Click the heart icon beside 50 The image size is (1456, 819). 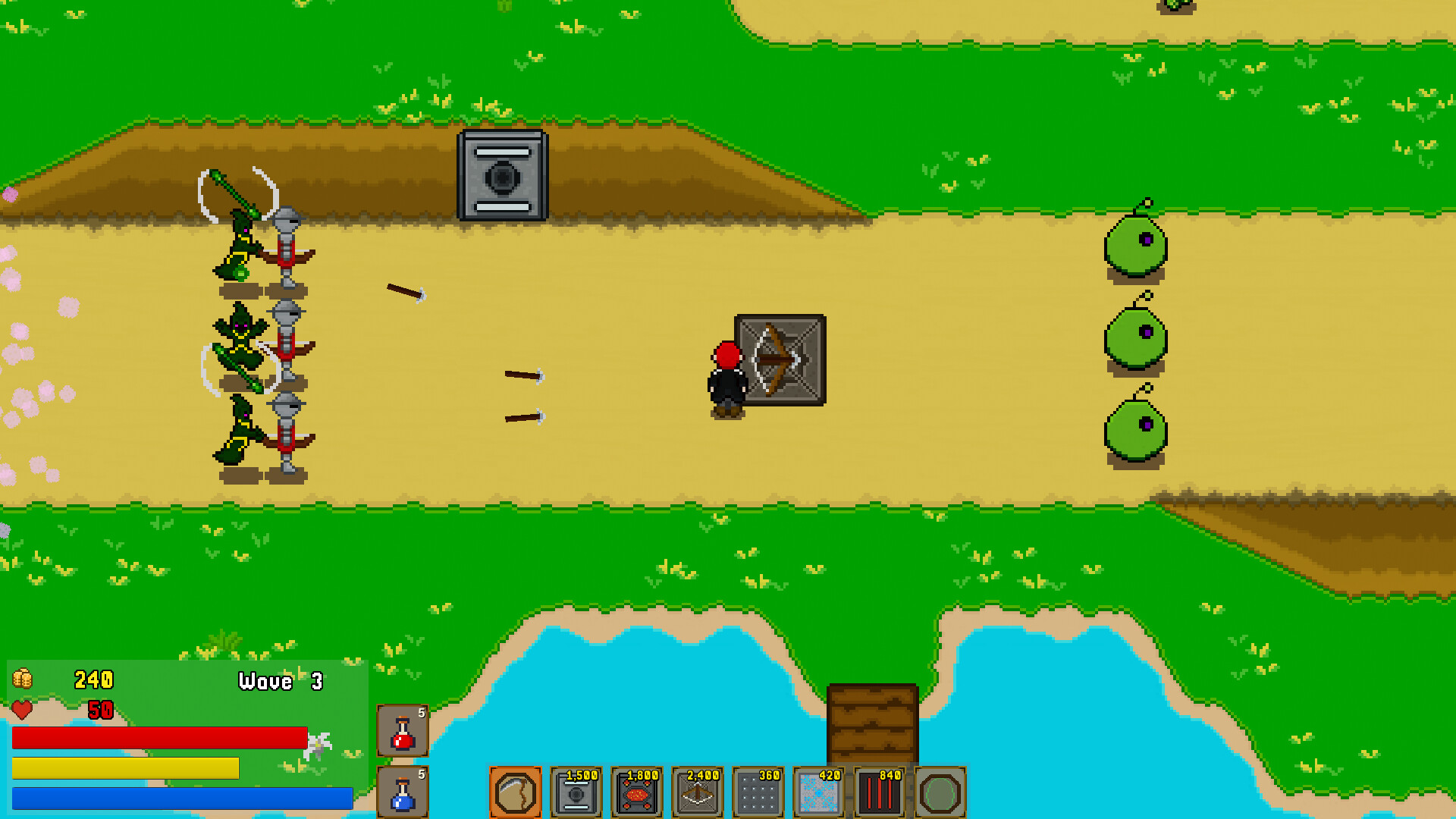22,711
